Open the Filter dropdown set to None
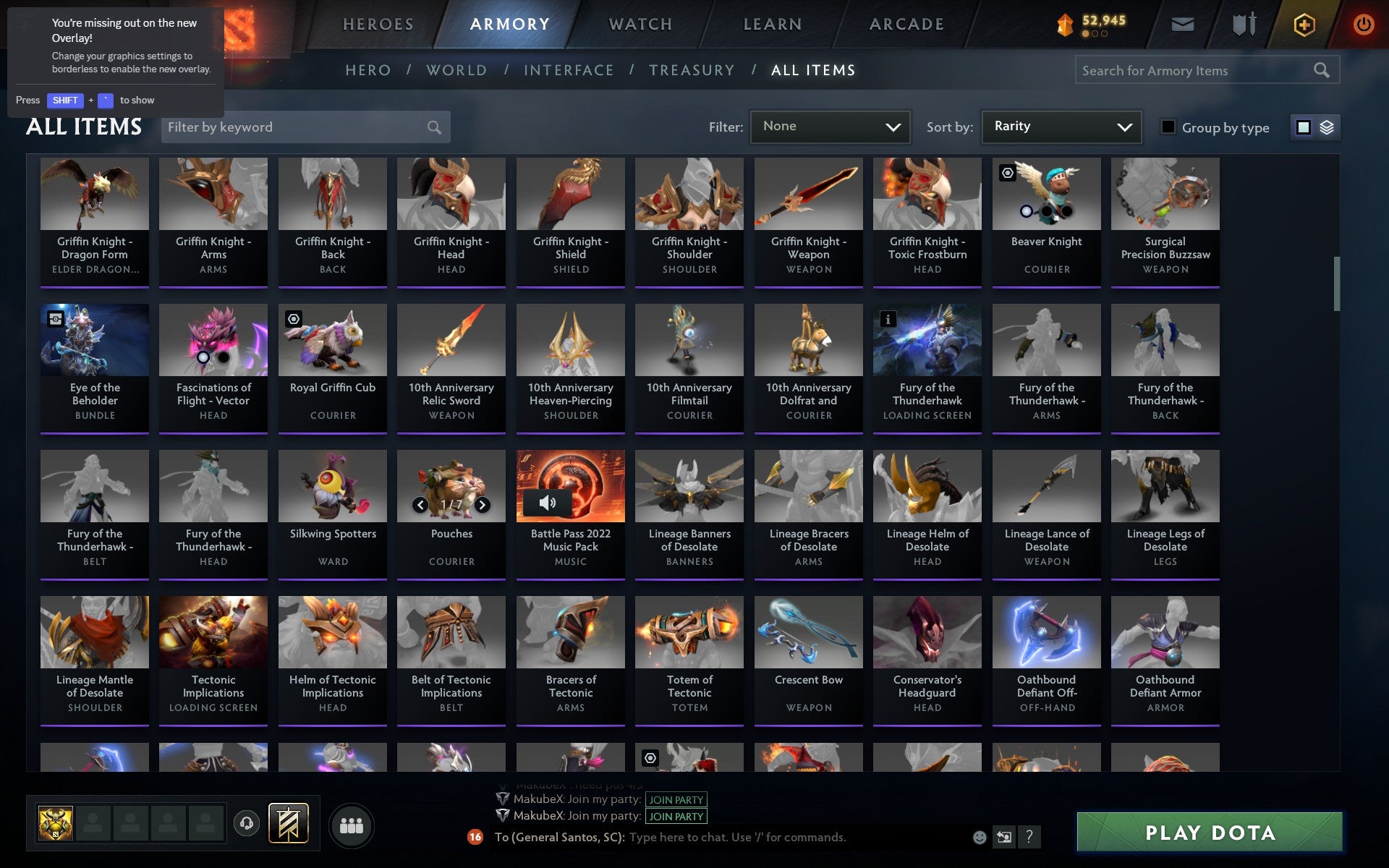 (x=829, y=127)
